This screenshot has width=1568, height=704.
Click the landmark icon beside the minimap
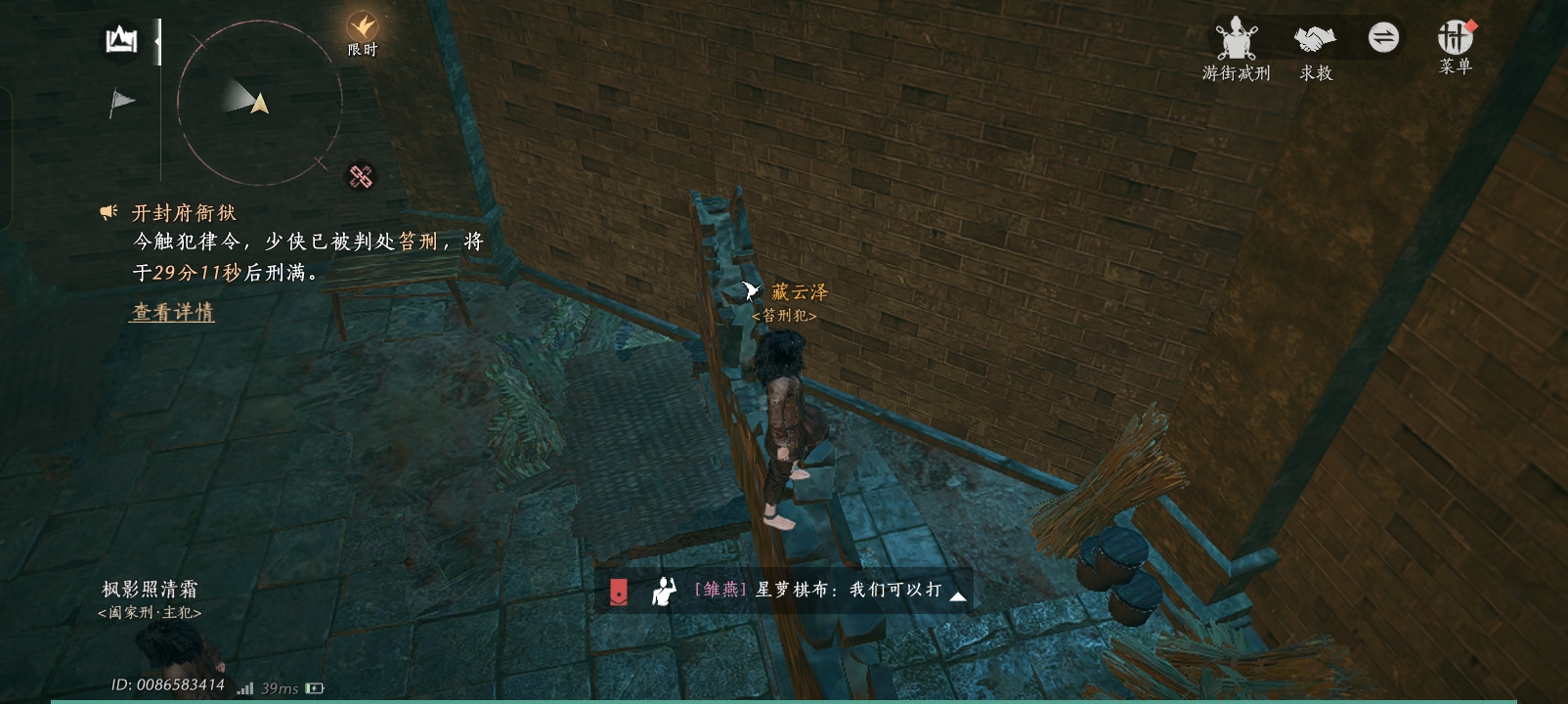119,39
